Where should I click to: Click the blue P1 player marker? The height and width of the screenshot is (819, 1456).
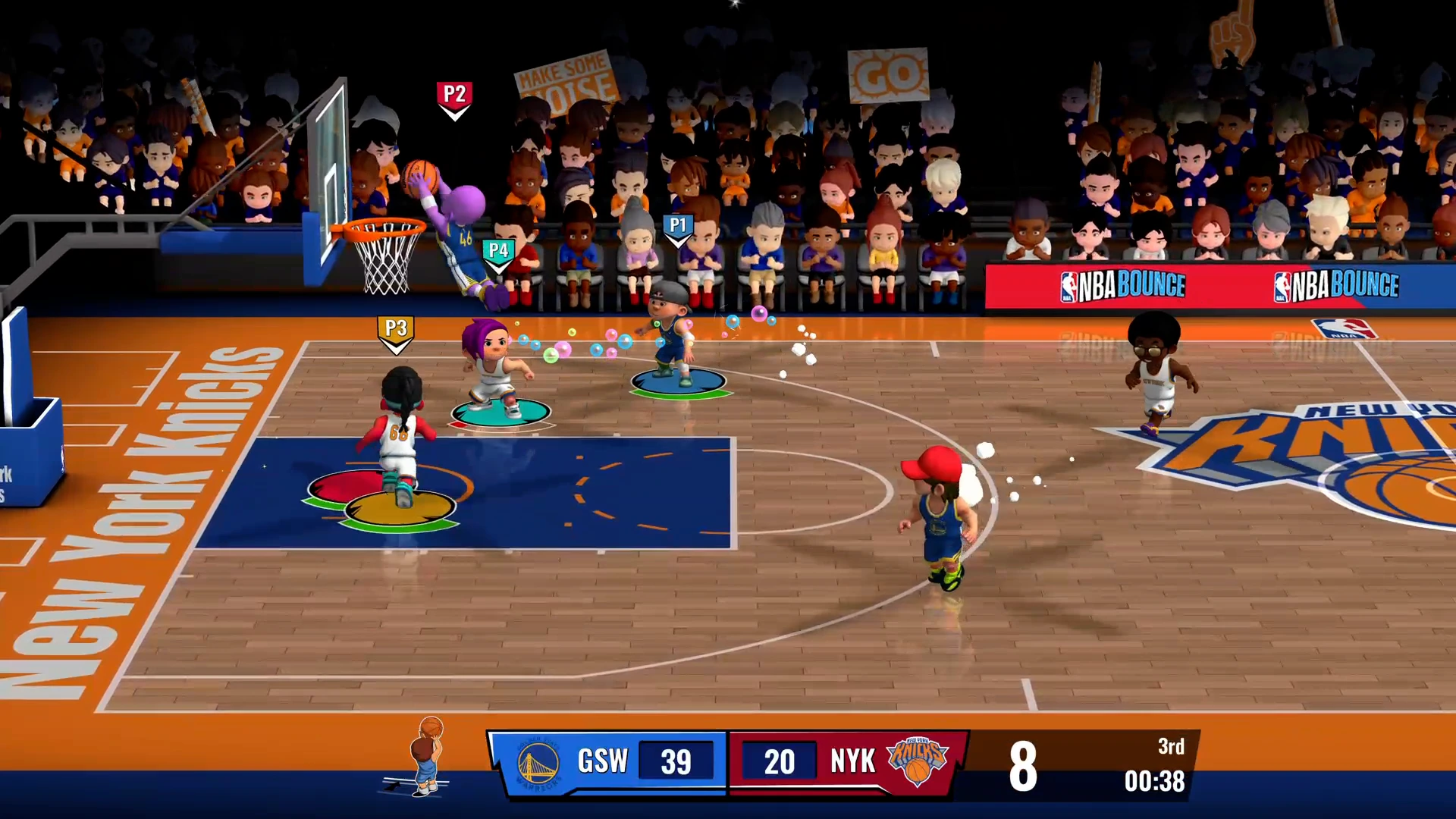(678, 227)
